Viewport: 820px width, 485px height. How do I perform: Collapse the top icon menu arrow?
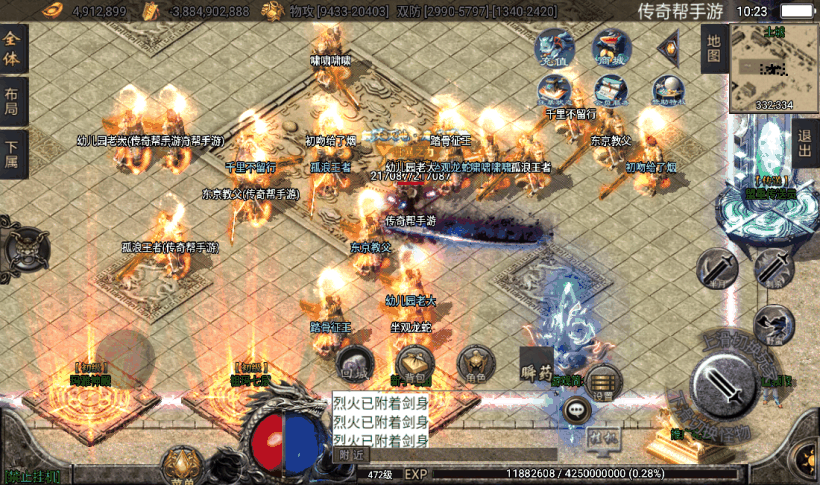click(667, 48)
